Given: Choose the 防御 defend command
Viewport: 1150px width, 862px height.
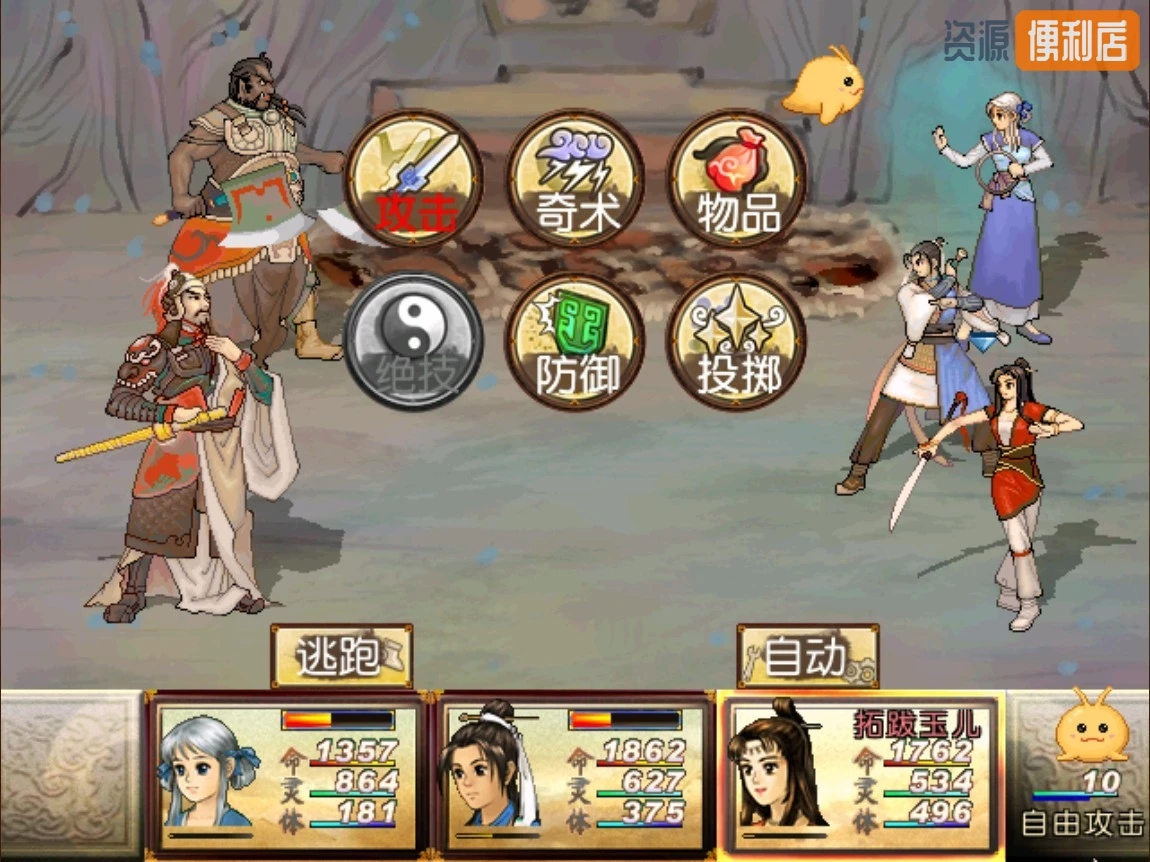Looking at the screenshot, I should click(x=575, y=340).
